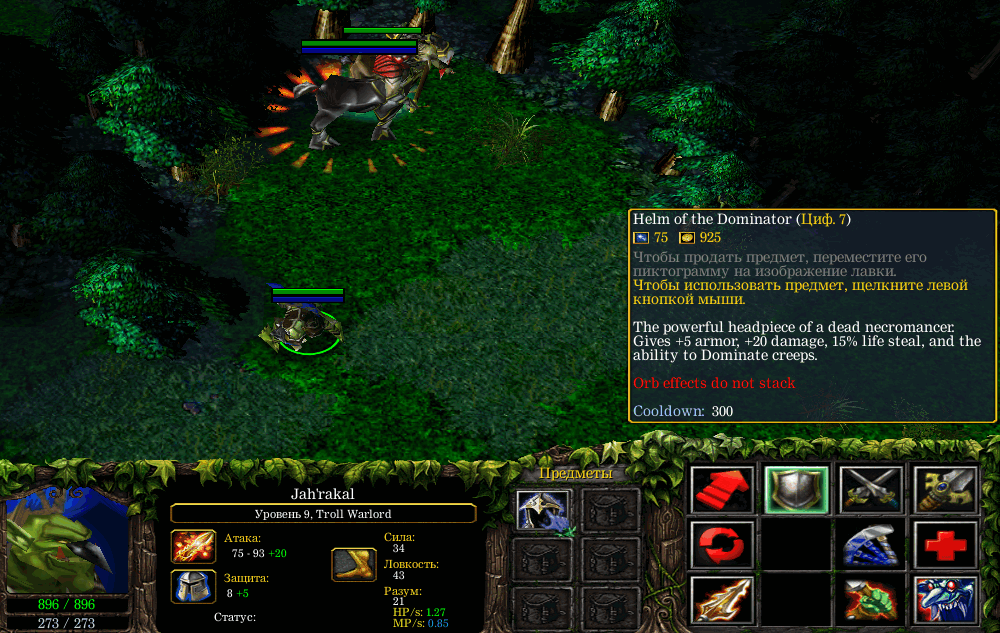This screenshot has width=1000, height=633.
Task: Click the Troll Warlord hero portrait
Action: (67, 540)
